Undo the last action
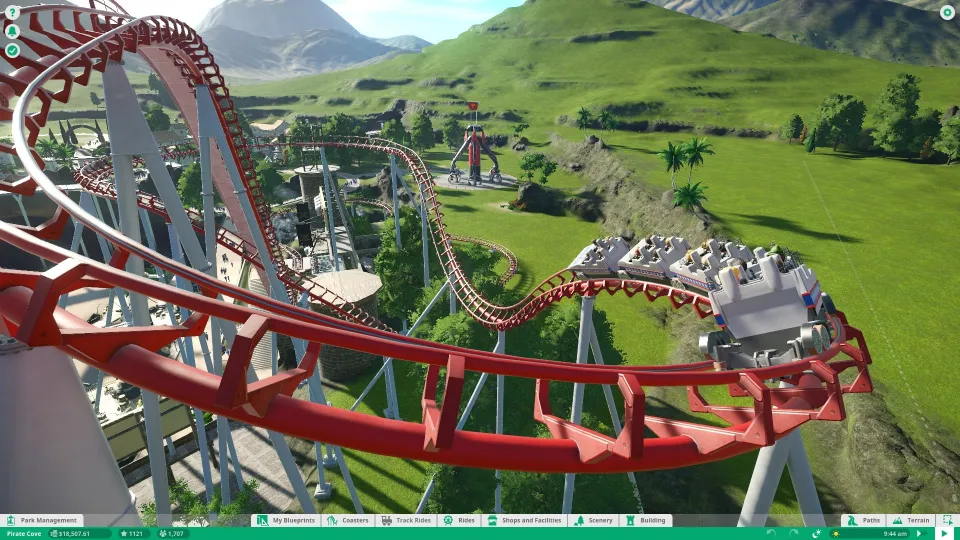The height and width of the screenshot is (540, 960). click(771, 534)
